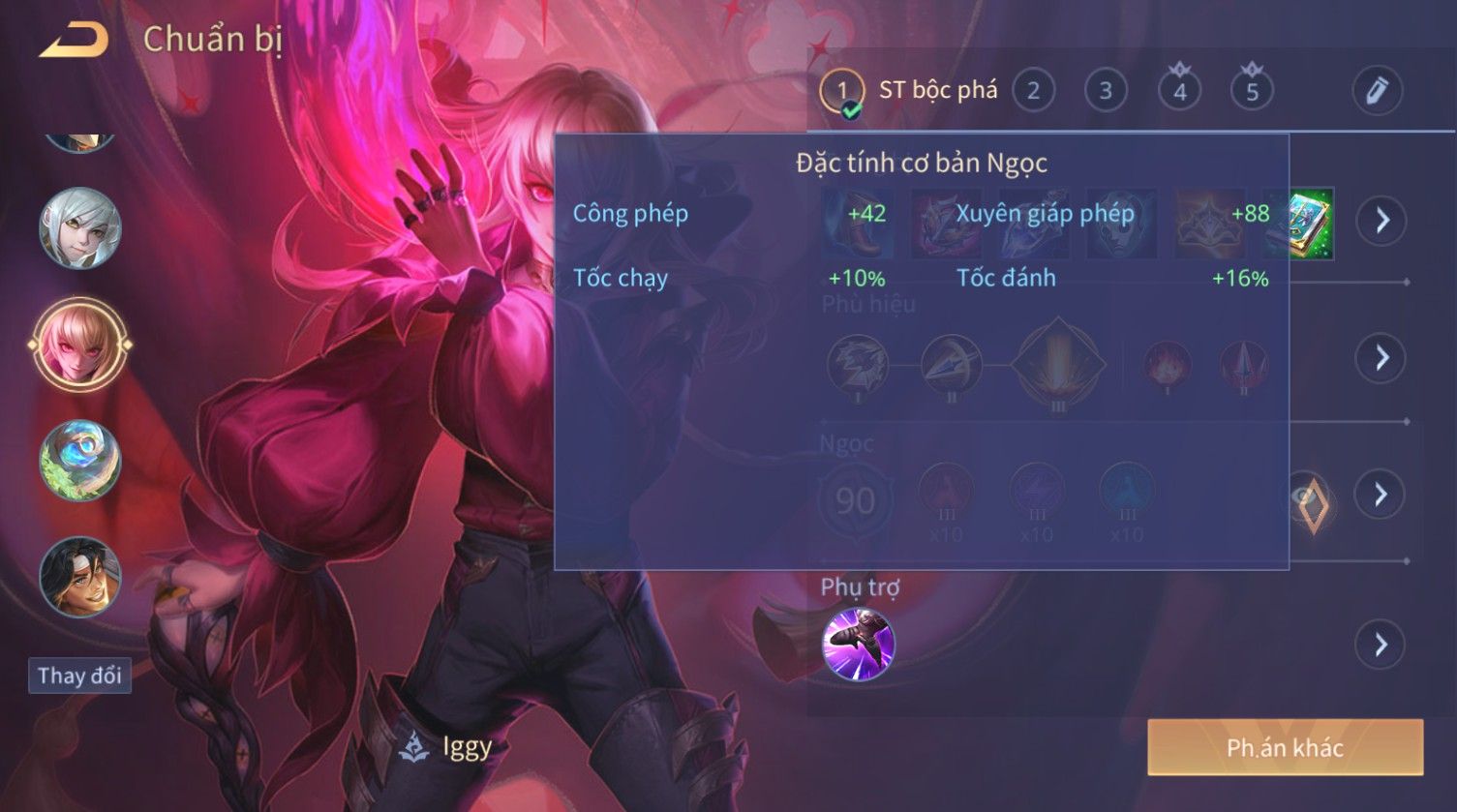This screenshot has height=812, width=1457.
Task: Expand the Ngọc rune section arrow
Action: click(x=1381, y=495)
